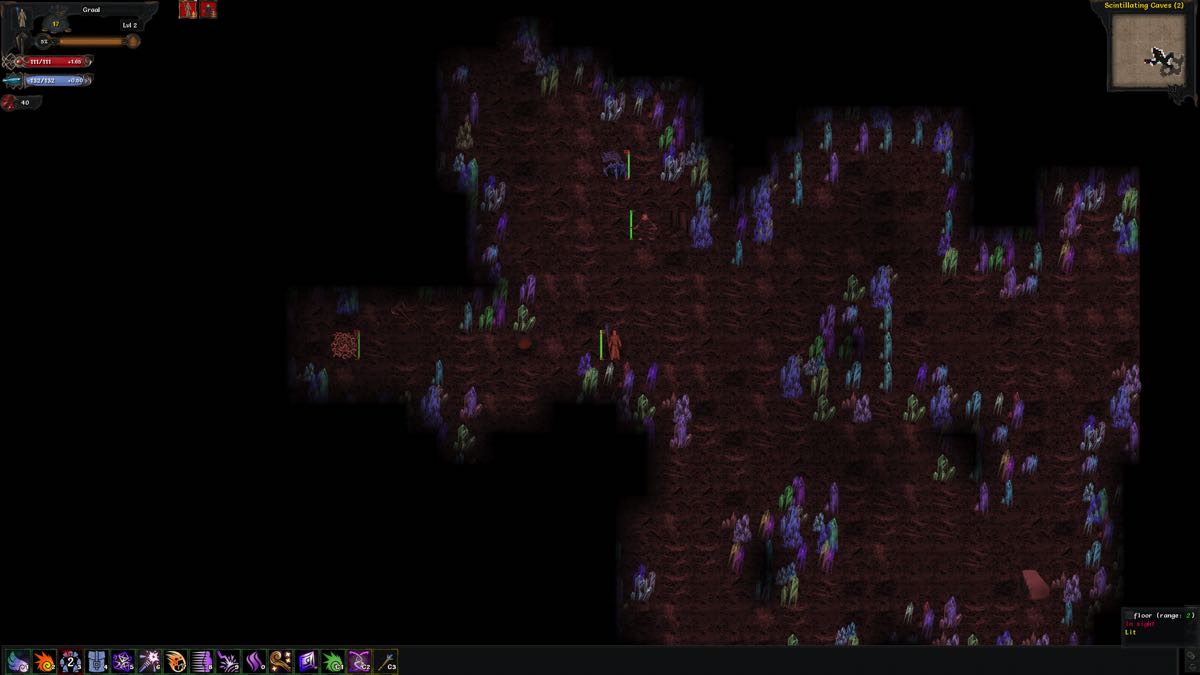Use the staff item in hotbar
Viewport: 1200px width, 675px height.
coord(385,661)
